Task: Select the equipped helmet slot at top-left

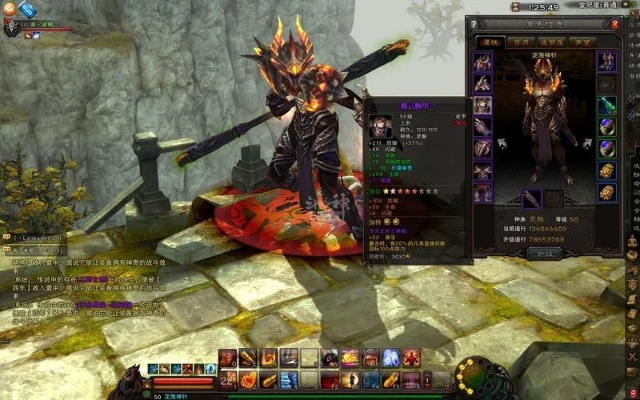Action: point(483,62)
